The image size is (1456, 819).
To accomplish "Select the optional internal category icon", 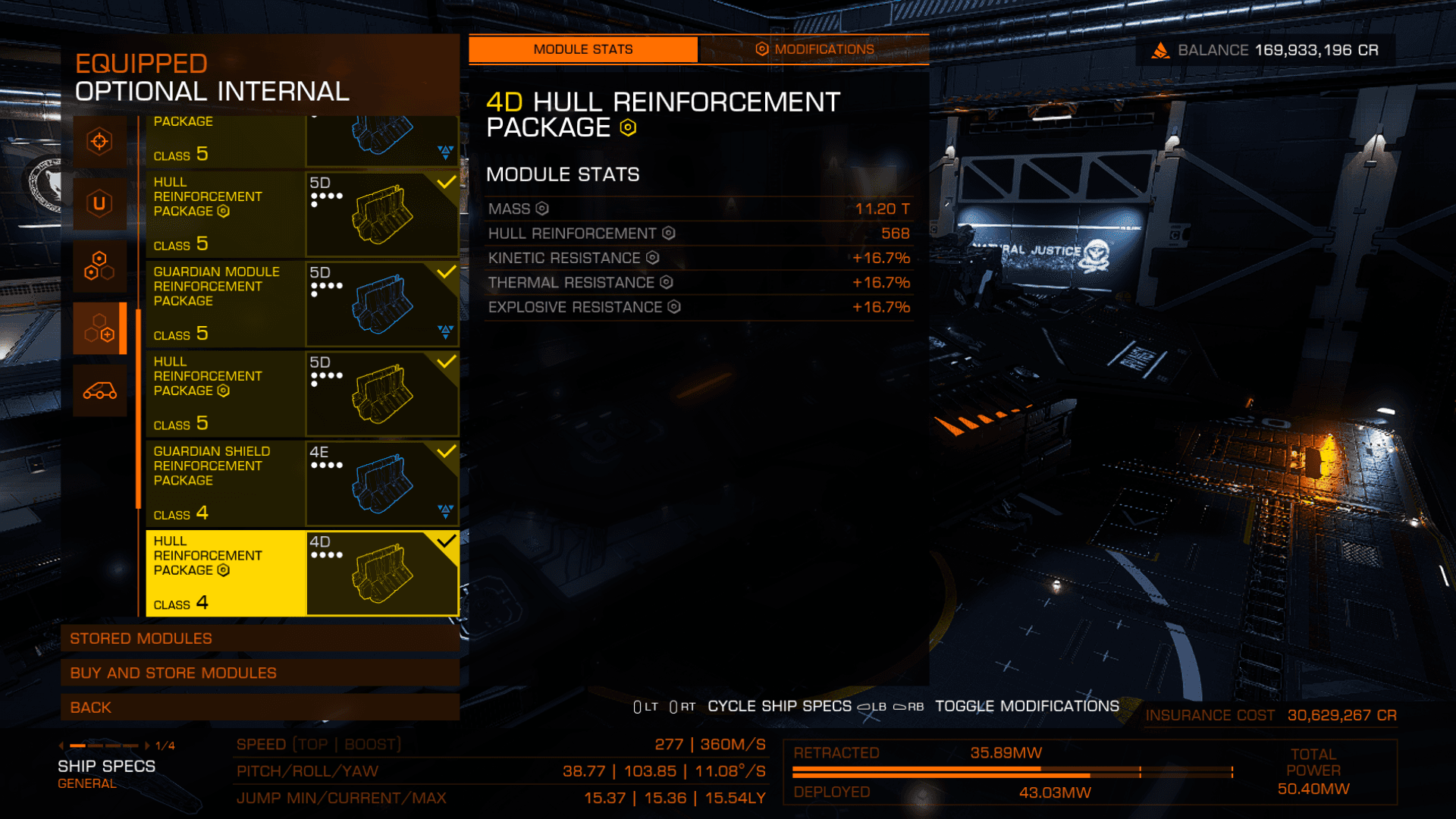I will click(x=99, y=328).
